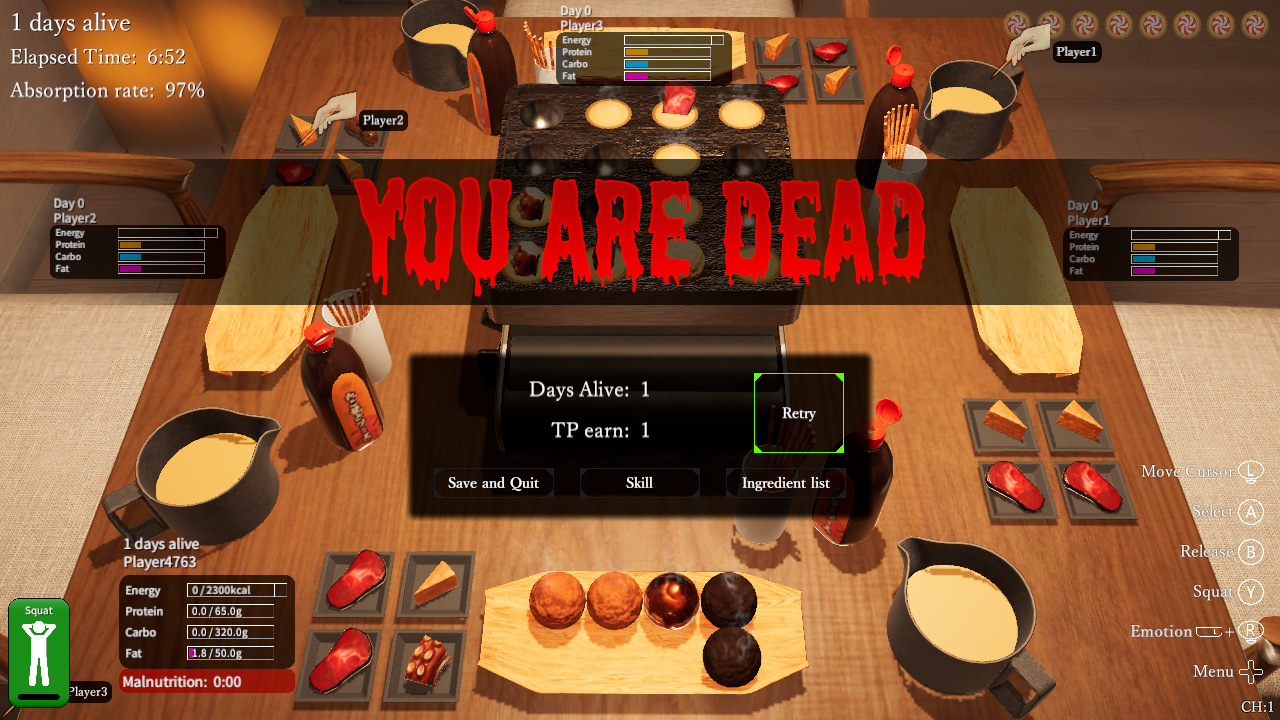Click the Menu d-pad plus icon

1251,671
